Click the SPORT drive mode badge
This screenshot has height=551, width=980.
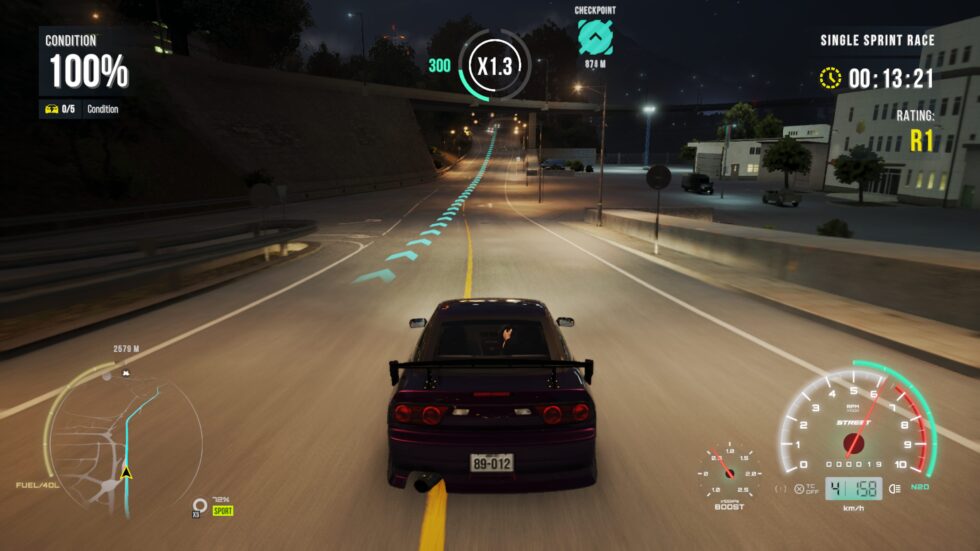tap(222, 510)
